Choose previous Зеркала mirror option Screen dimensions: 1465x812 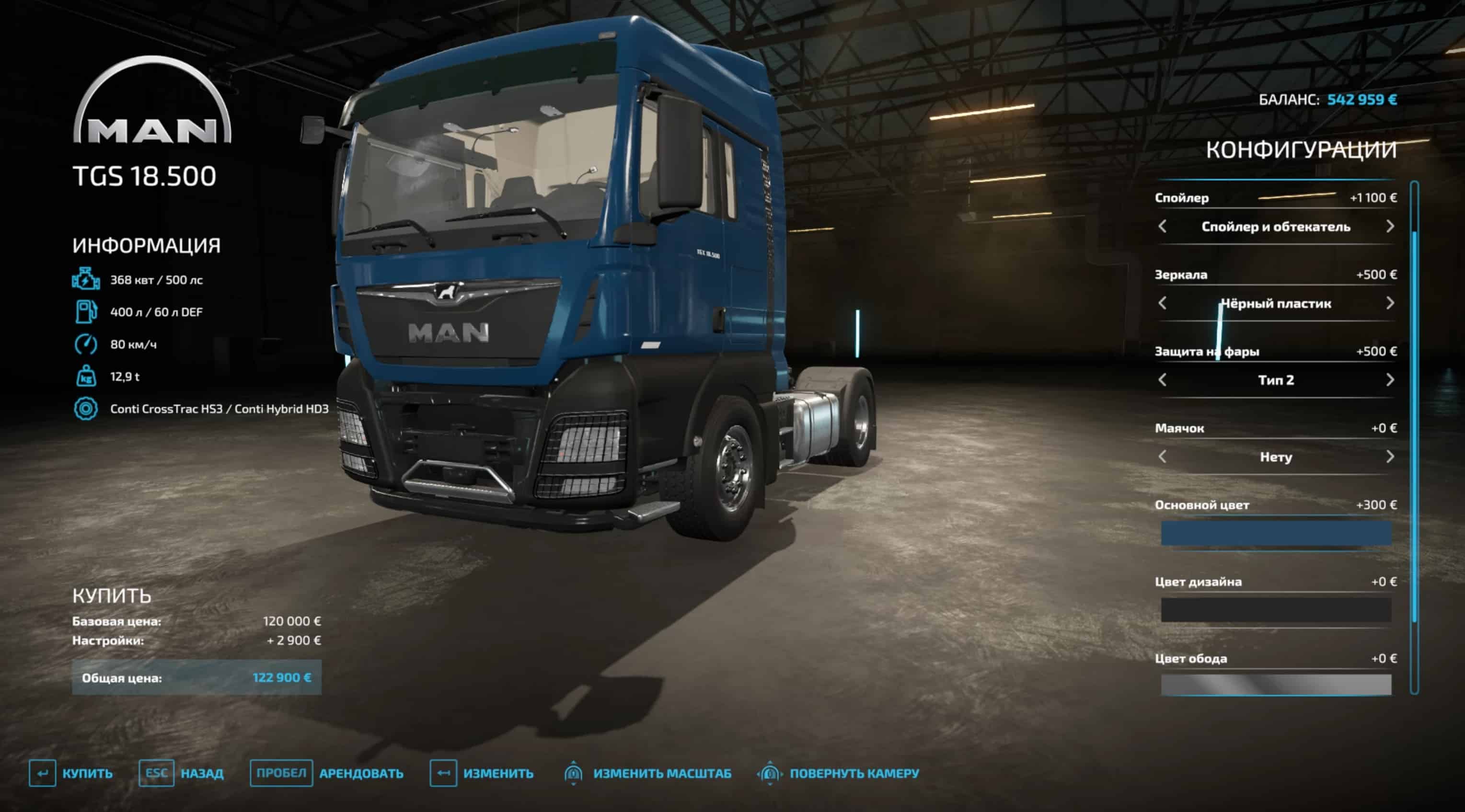1163,303
